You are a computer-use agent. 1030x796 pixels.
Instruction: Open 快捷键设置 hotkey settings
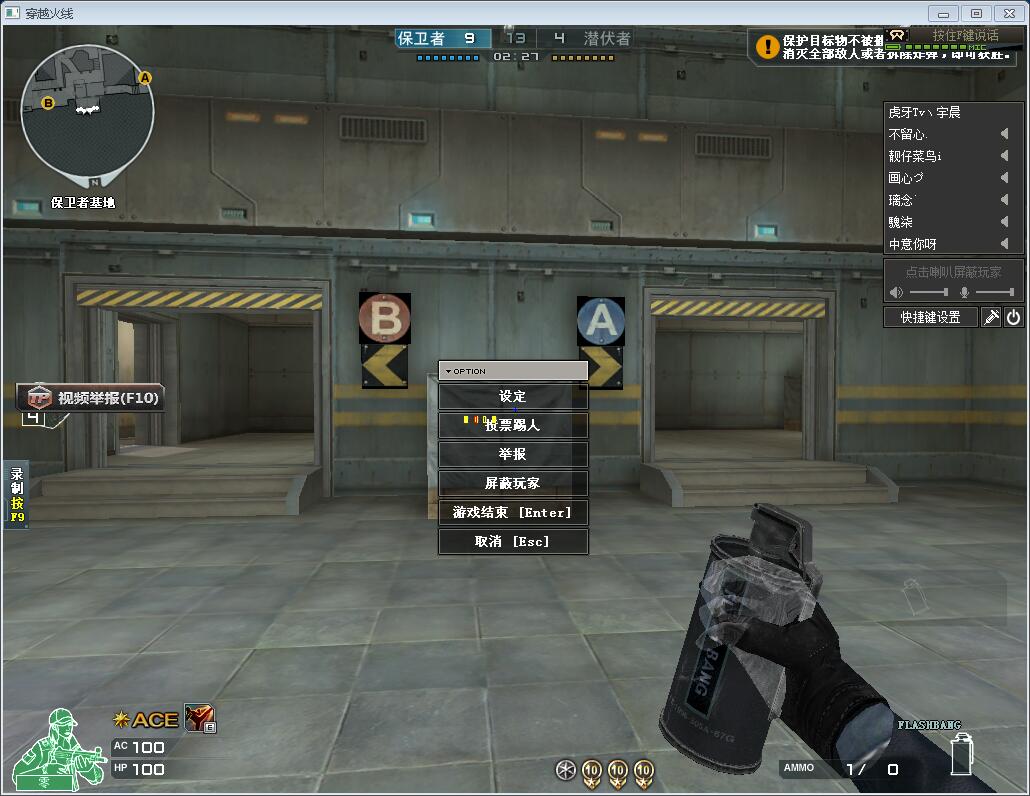930,317
